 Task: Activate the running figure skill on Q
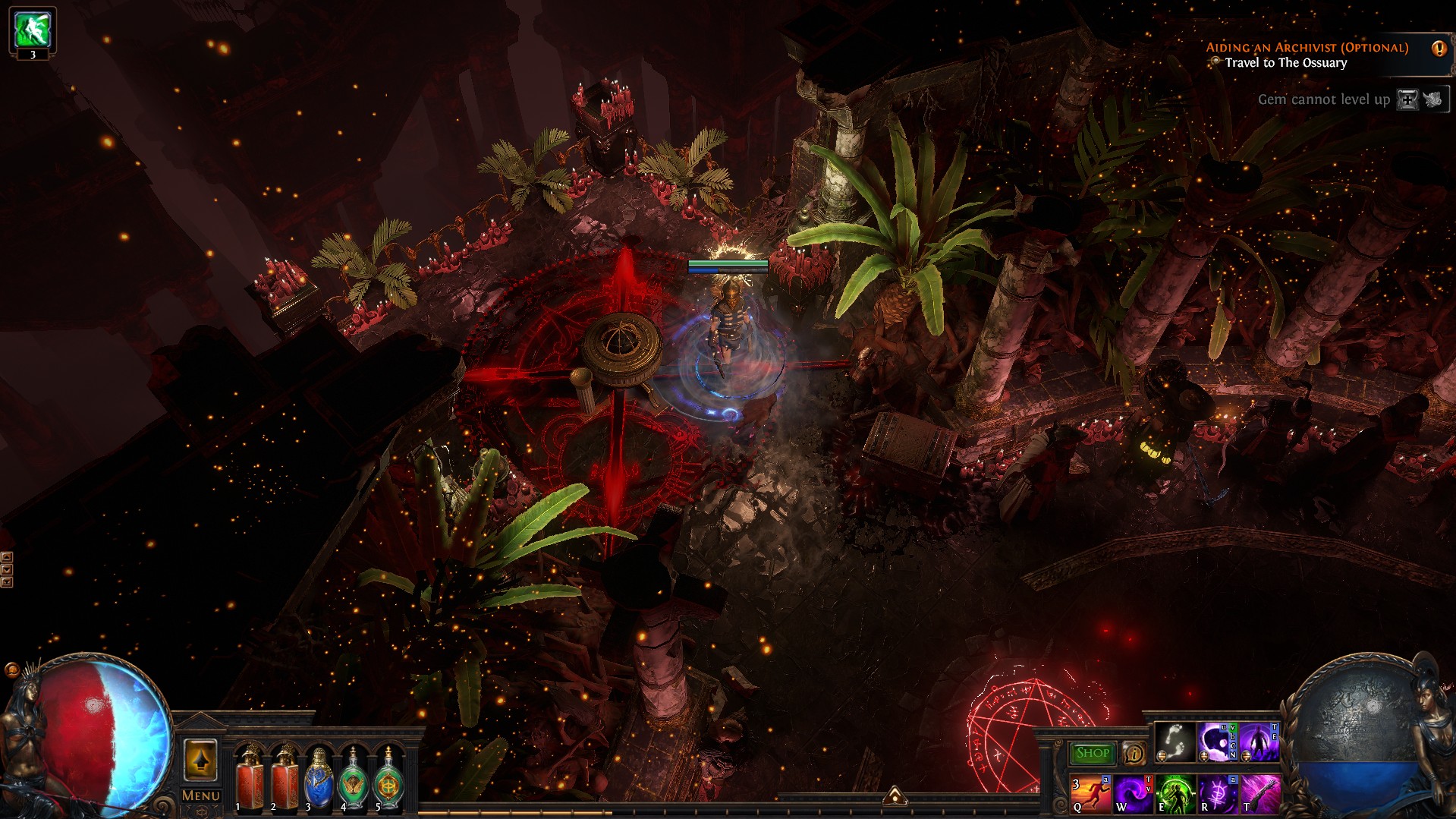[x=1090, y=794]
